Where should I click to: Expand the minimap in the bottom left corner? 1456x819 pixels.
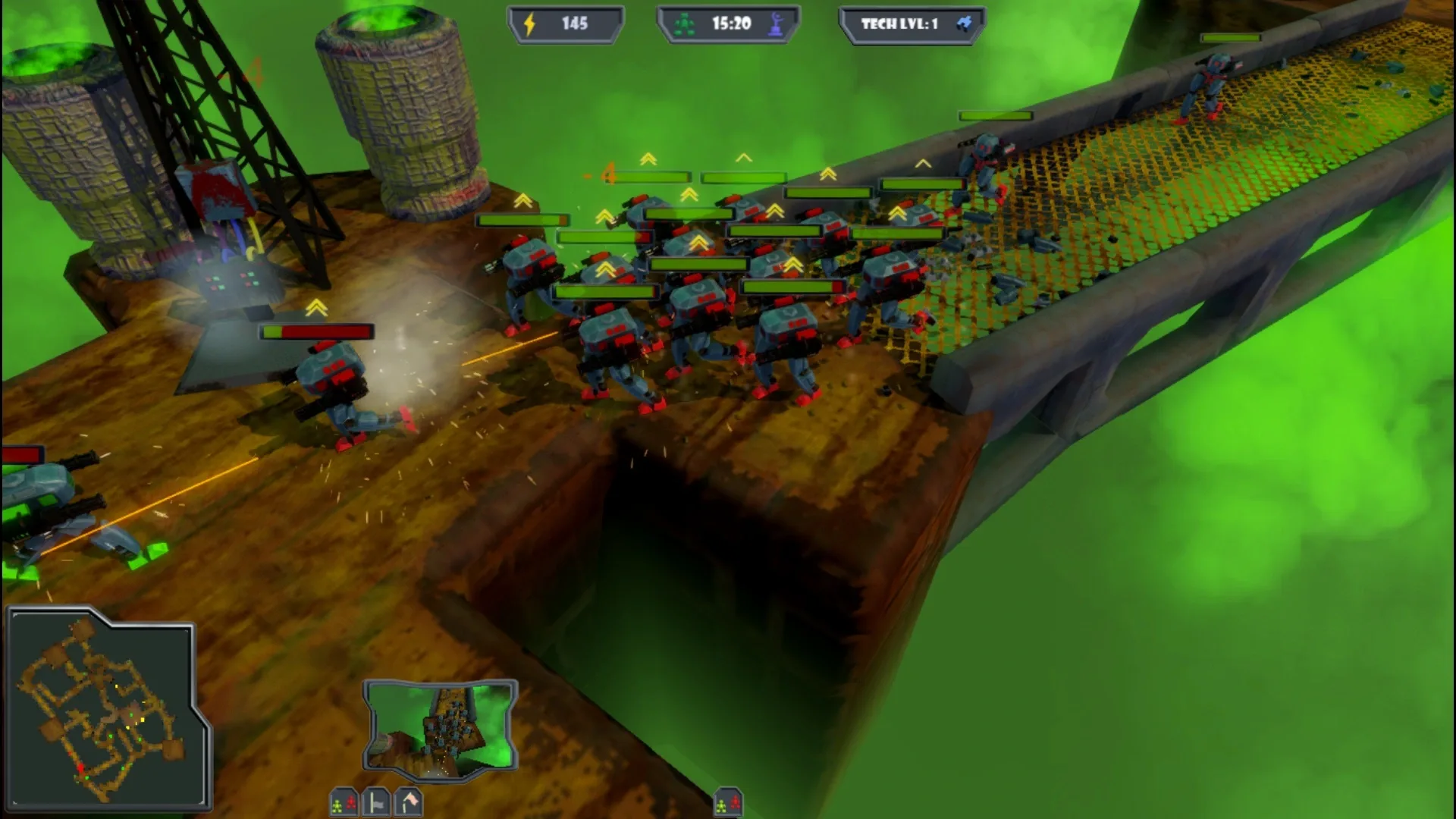106,705
